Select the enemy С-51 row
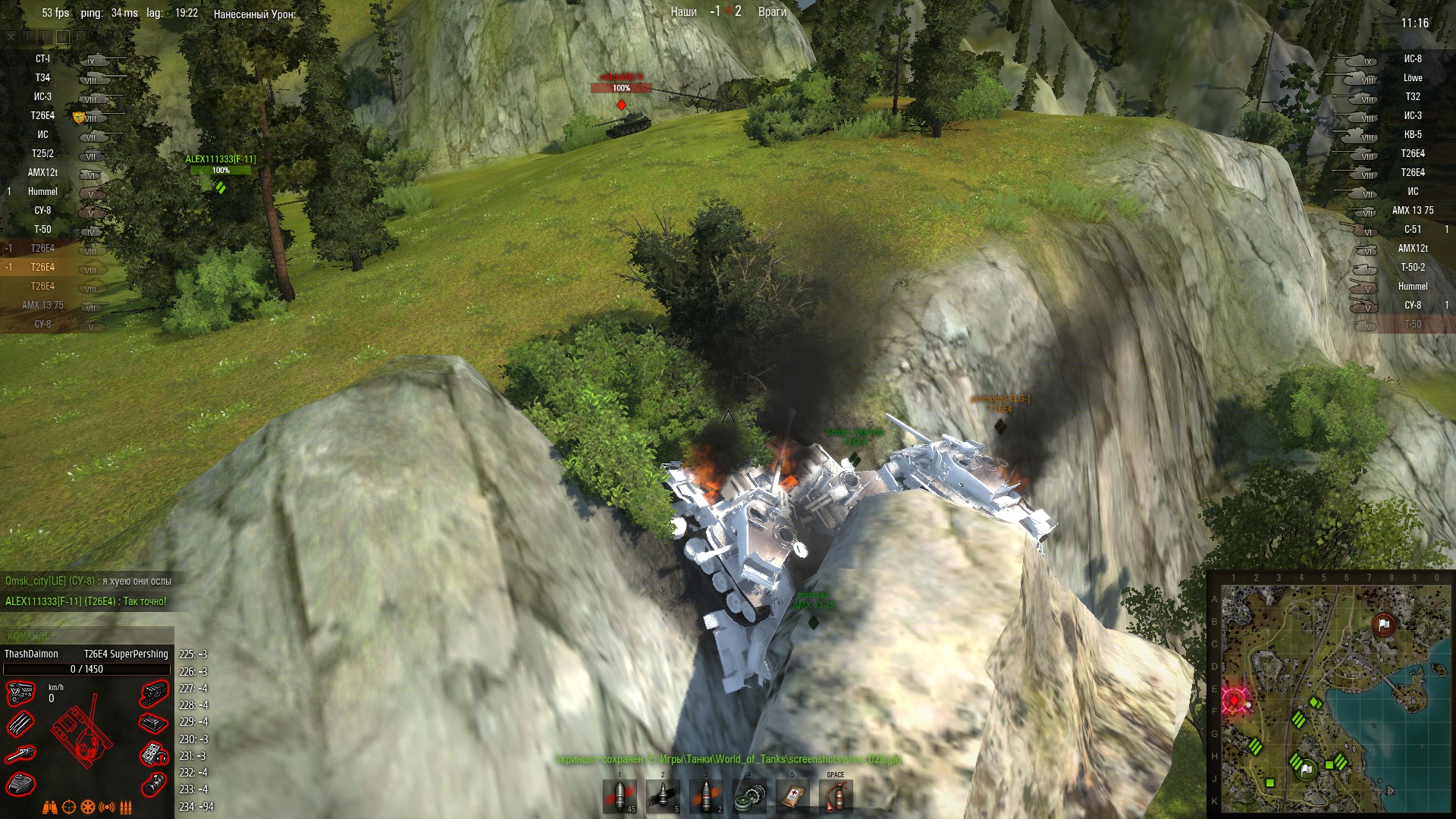 [1412, 230]
